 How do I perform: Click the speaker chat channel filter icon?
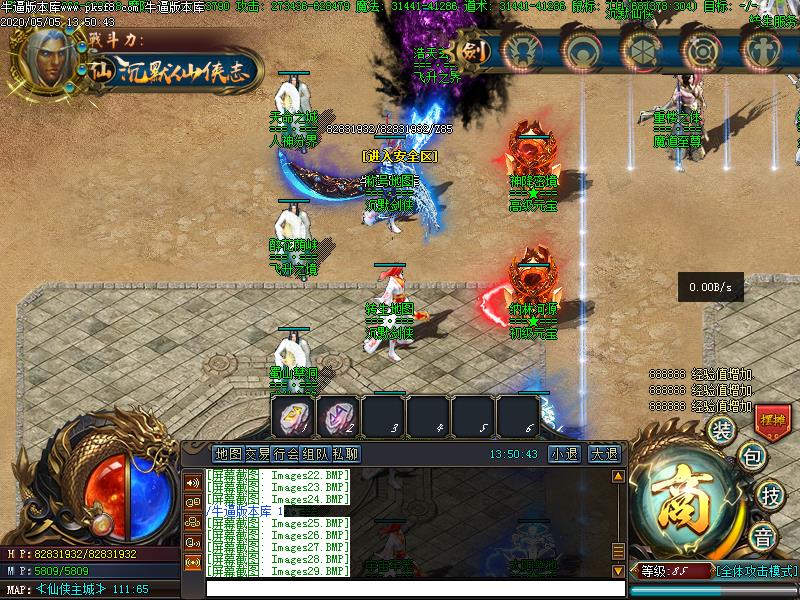[x=193, y=482]
